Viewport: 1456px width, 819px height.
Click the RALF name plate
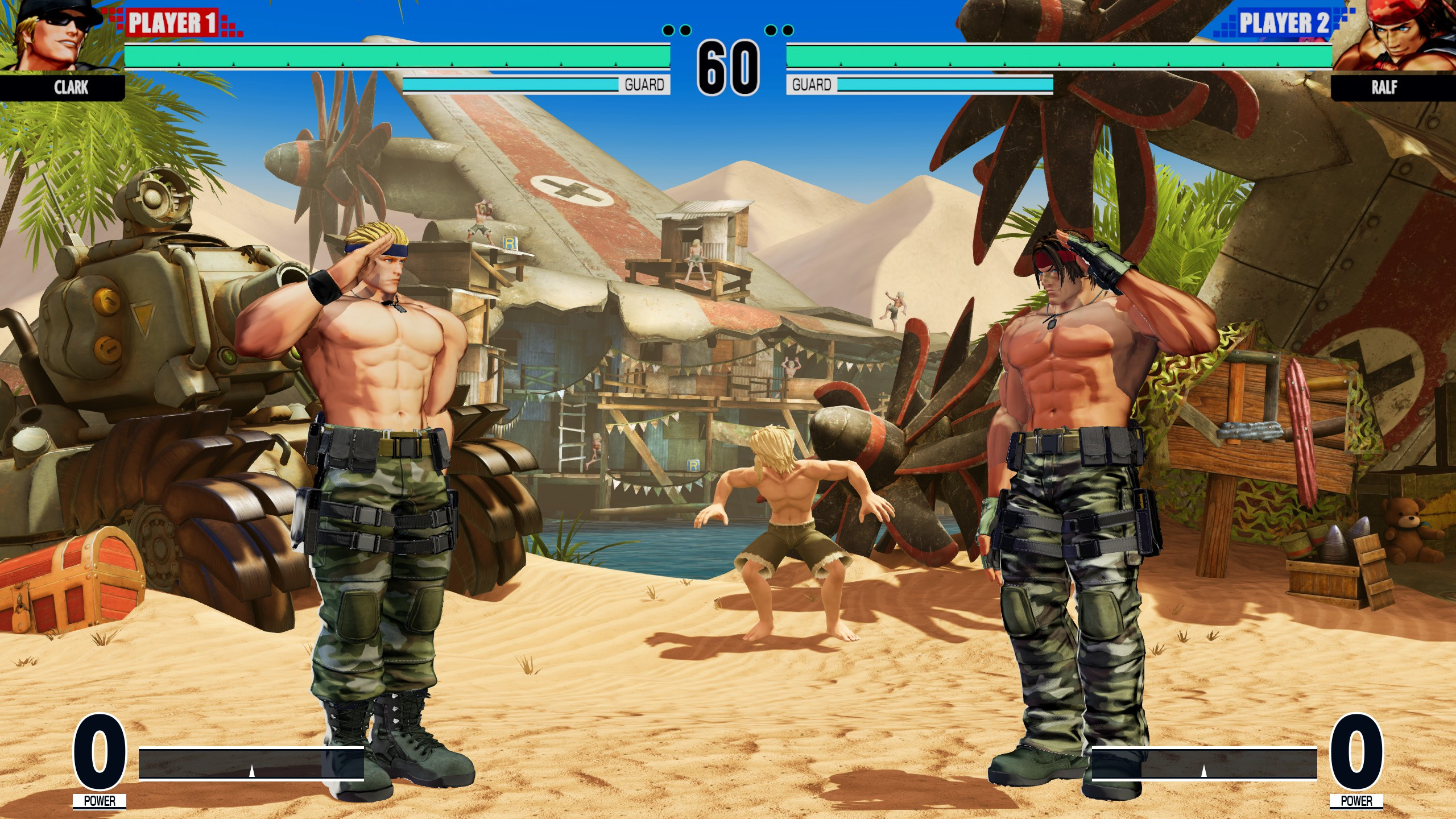1383,88
